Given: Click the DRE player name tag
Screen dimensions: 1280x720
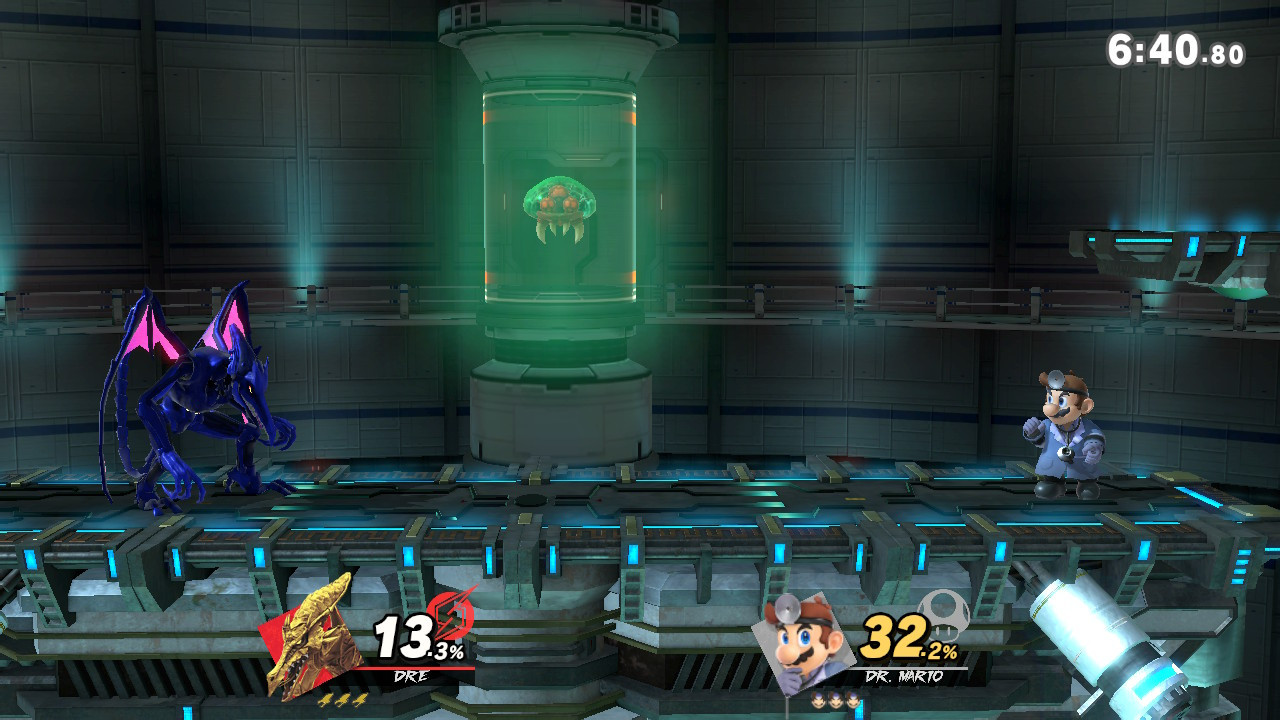Looking at the screenshot, I should (x=411, y=674).
